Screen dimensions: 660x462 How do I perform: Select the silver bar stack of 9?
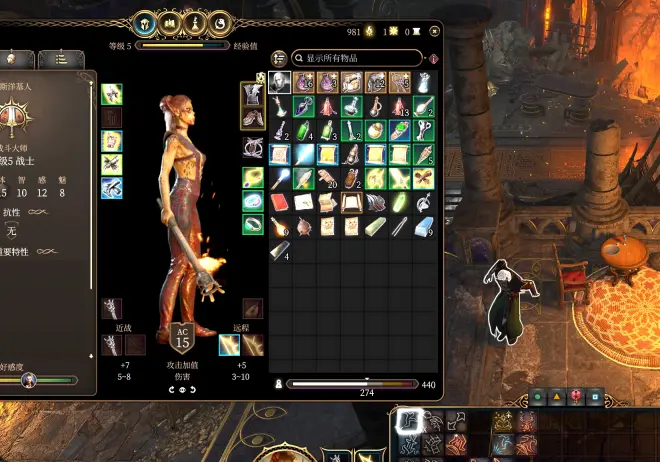click(x=423, y=226)
